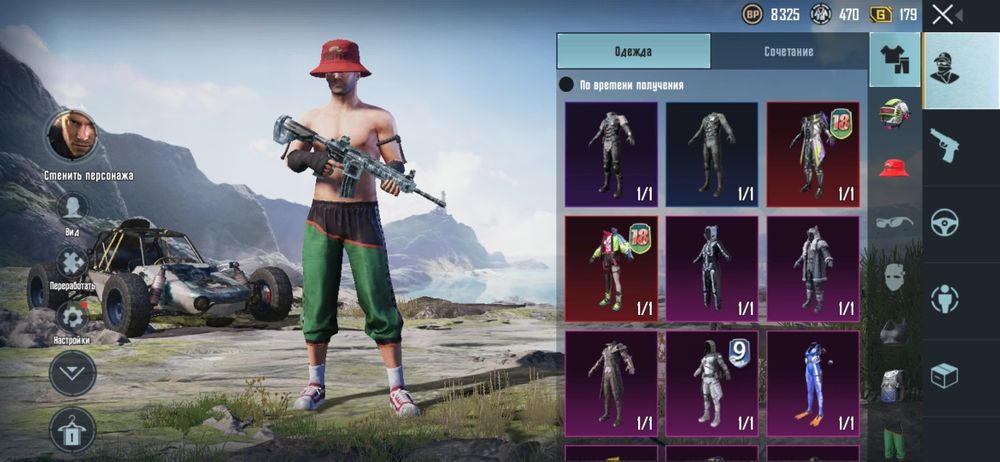Image resolution: width=1000 pixels, height=462 pixels.
Task: Open the vehicle steering wheel category
Action: pyautogui.click(x=944, y=221)
